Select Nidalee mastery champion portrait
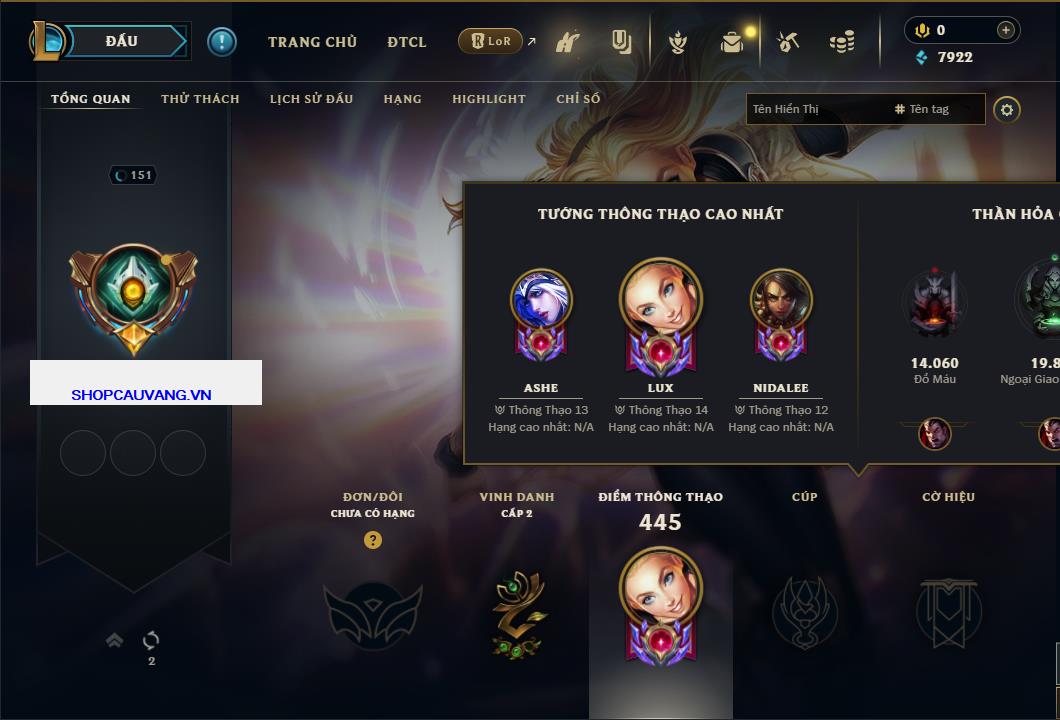The image size is (1060, 720). (781, 301)
